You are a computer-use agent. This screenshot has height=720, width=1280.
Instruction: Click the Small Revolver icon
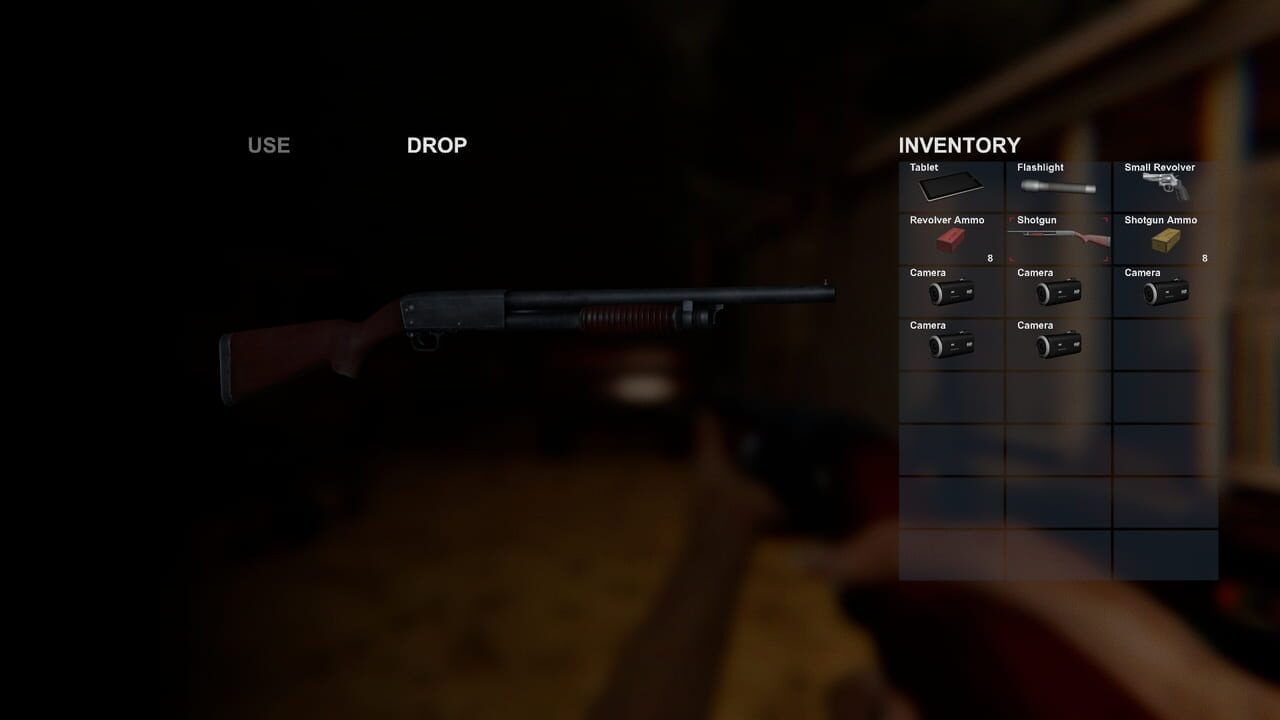tap(1164, 185)
